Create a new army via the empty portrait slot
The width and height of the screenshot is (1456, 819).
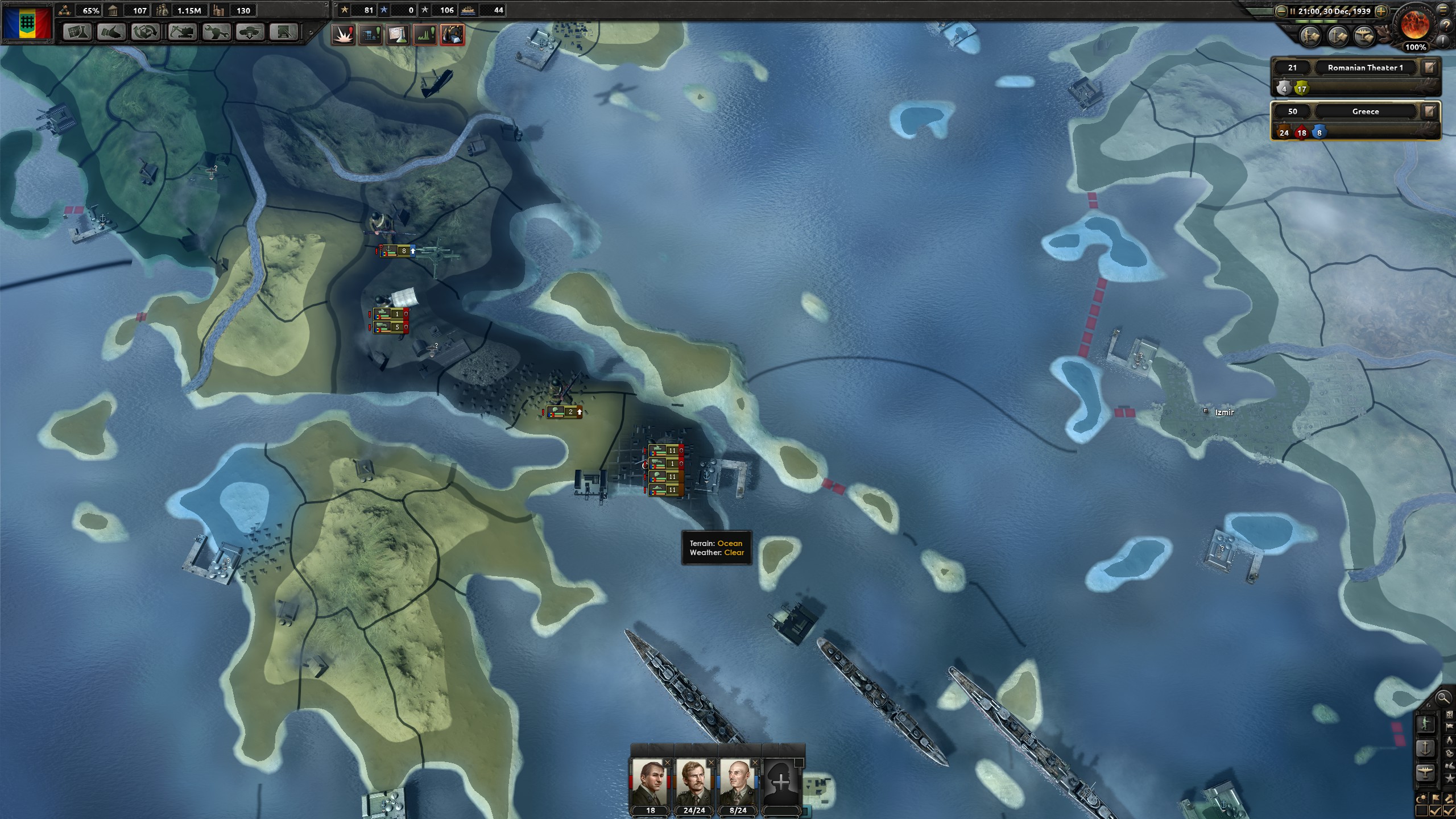(x=783, y=781)
